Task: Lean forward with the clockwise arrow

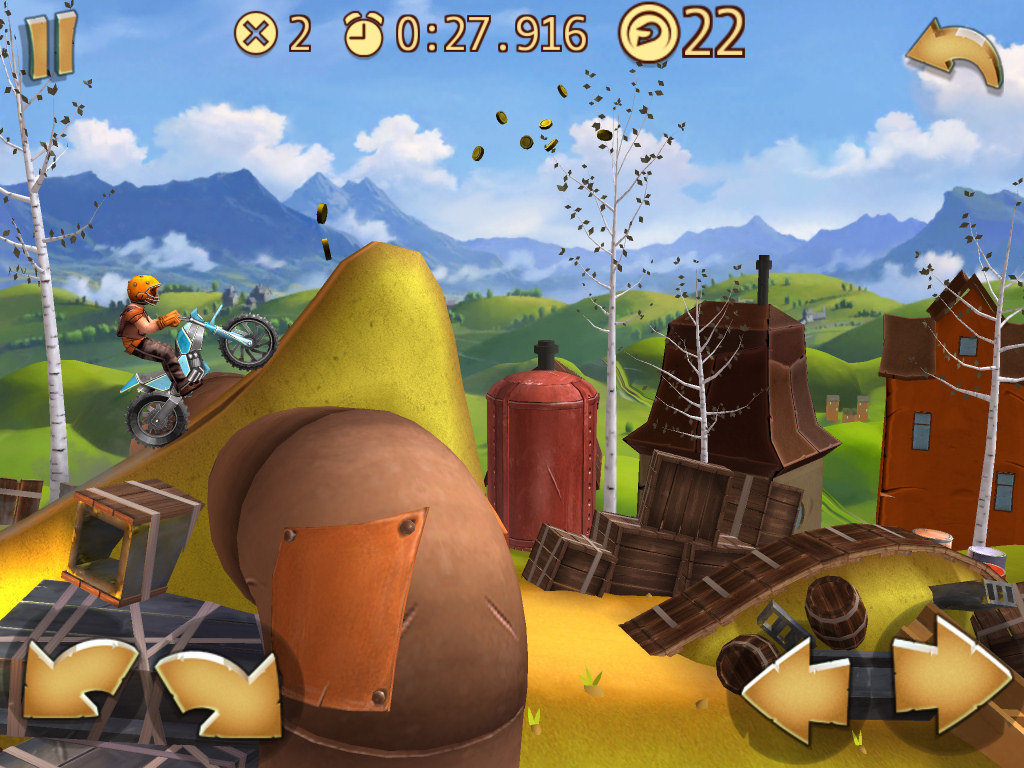Action: coord(218,692)
